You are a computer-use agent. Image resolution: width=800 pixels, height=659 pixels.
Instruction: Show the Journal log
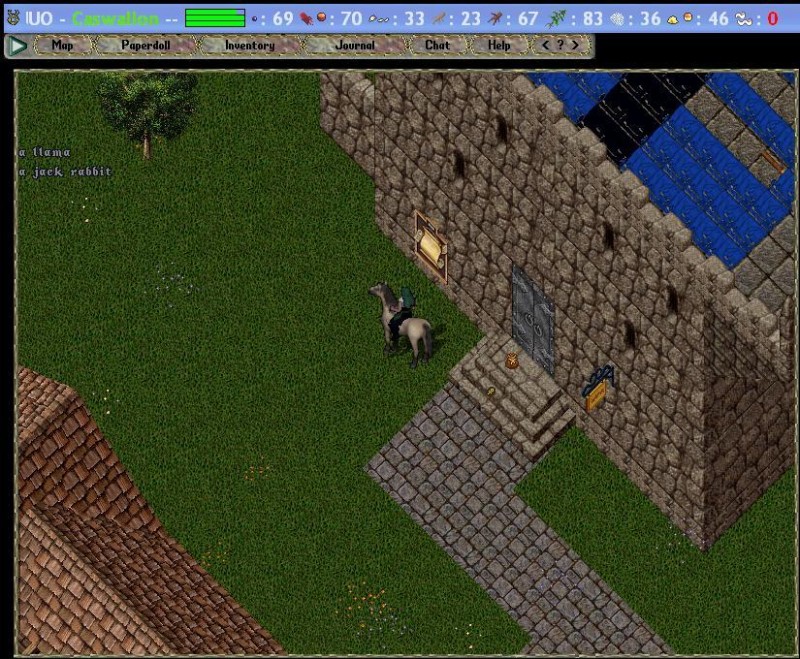pyautogui.click(x=355, y=45)
